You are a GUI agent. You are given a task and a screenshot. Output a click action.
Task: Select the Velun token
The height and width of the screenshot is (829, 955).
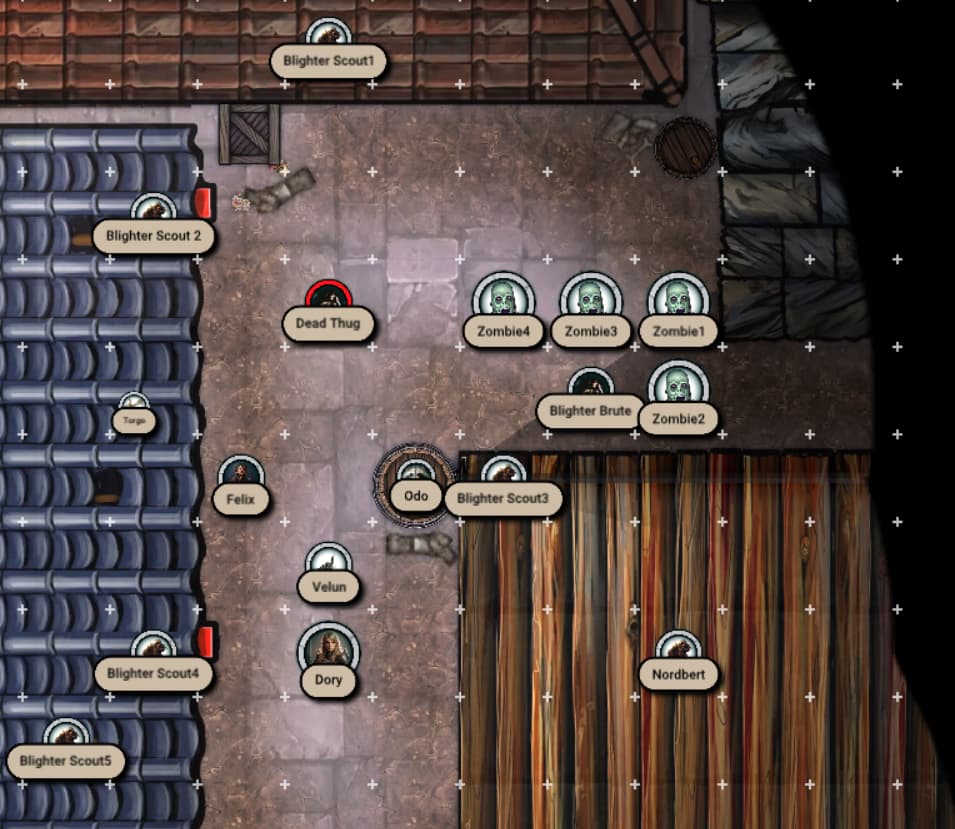pos(328,564)
